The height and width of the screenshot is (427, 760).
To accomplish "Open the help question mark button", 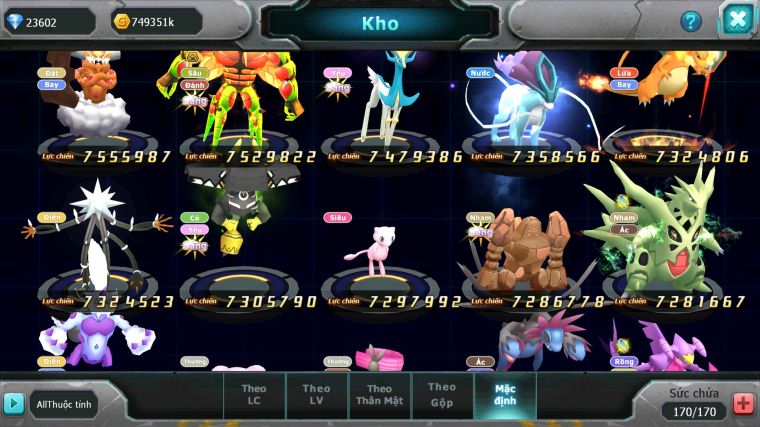I will 691,21.
